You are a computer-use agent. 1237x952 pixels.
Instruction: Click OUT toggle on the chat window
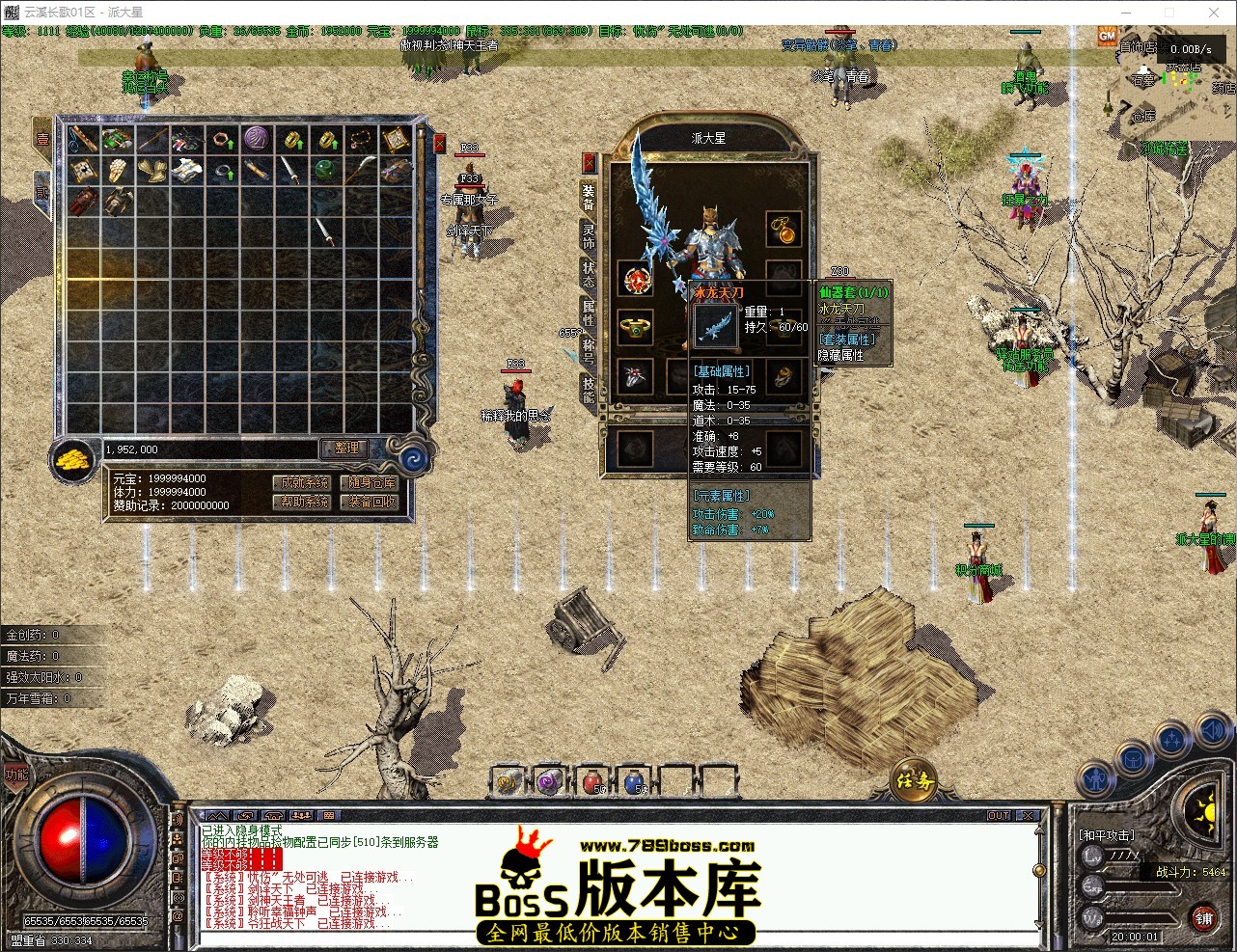[x=999, y=815]
